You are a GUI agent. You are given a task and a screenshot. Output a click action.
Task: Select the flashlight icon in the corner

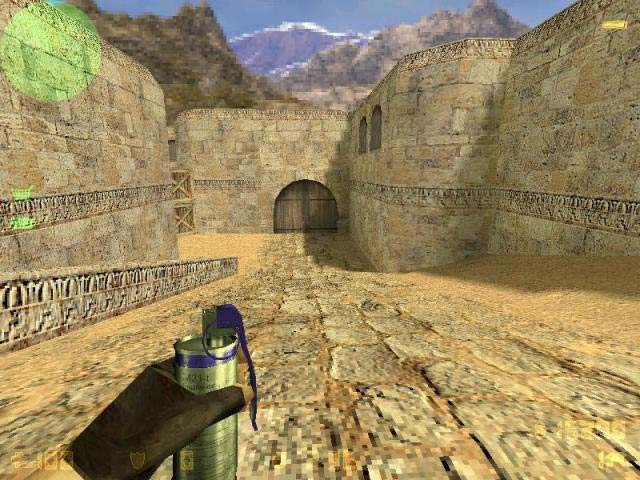tap(614, 25)
